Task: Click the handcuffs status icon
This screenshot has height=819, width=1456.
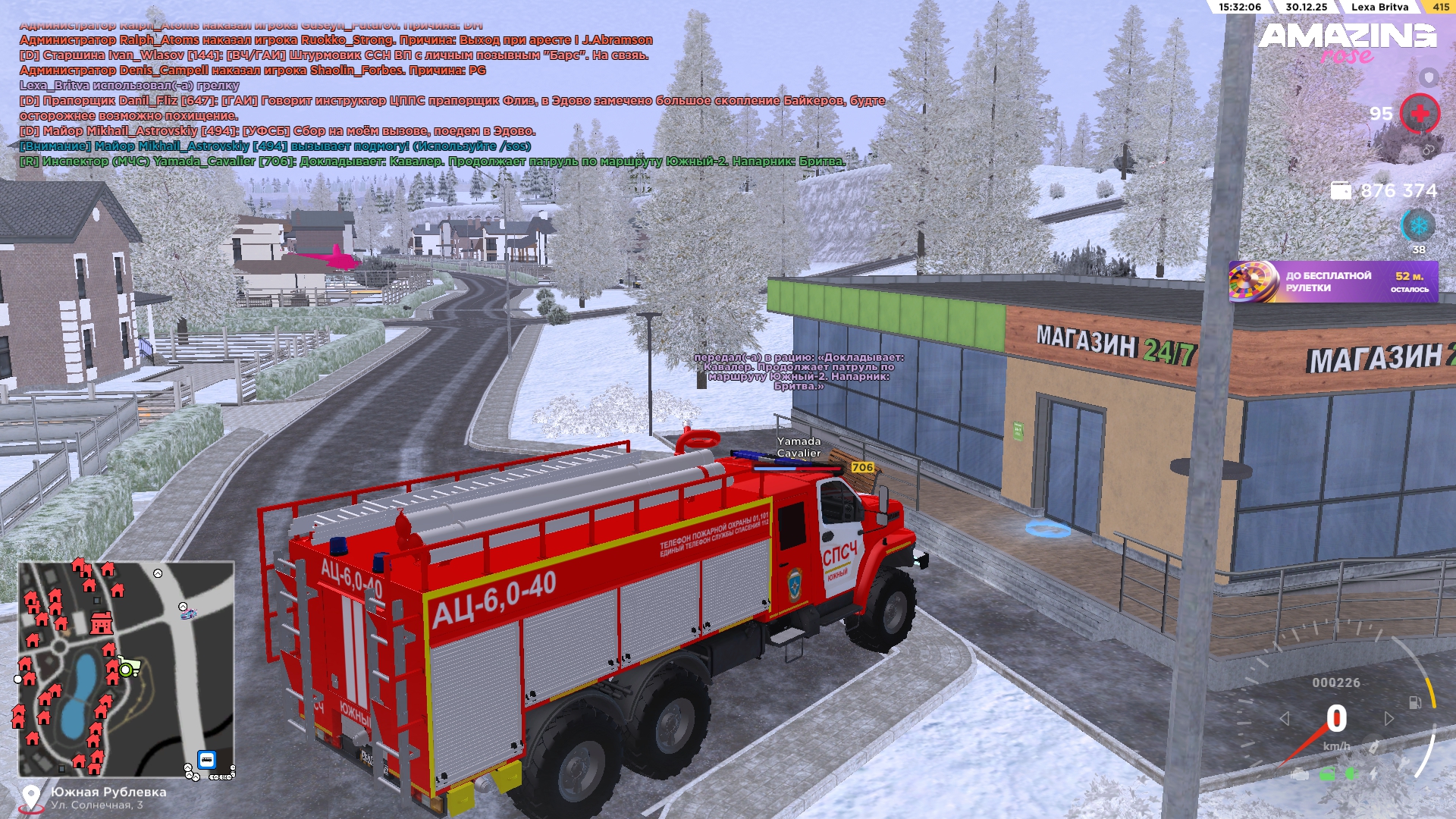Action: pos(1428,150)
